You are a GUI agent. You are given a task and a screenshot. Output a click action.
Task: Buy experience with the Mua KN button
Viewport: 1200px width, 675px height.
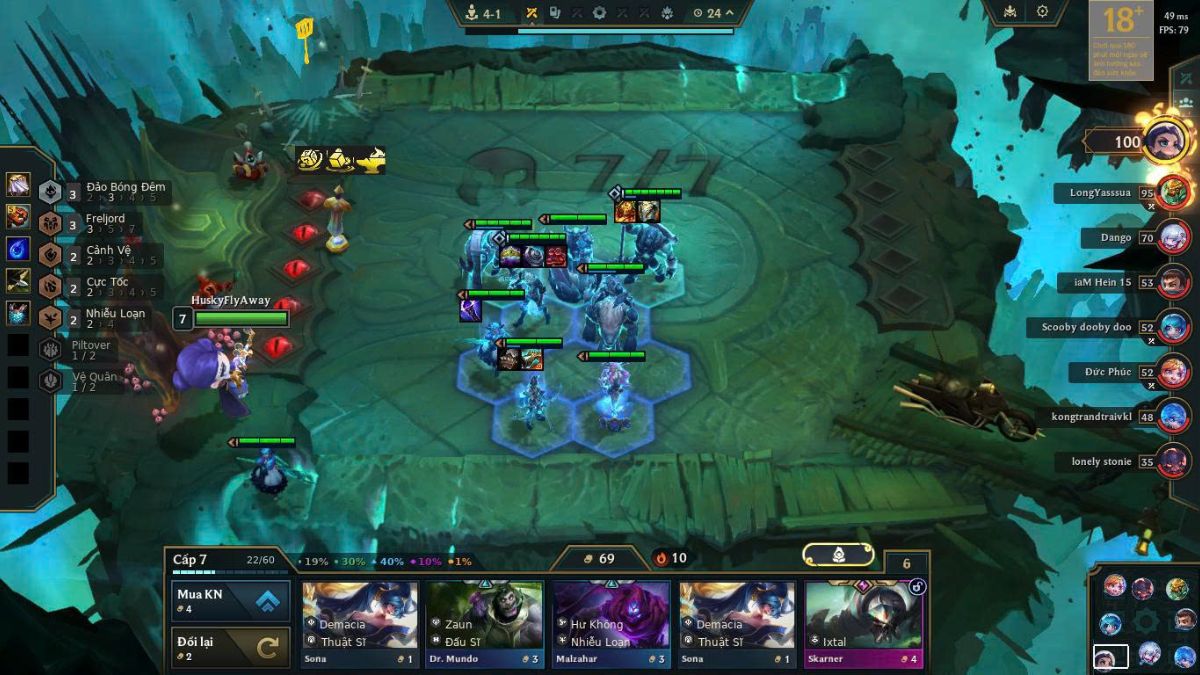[231, 600]
